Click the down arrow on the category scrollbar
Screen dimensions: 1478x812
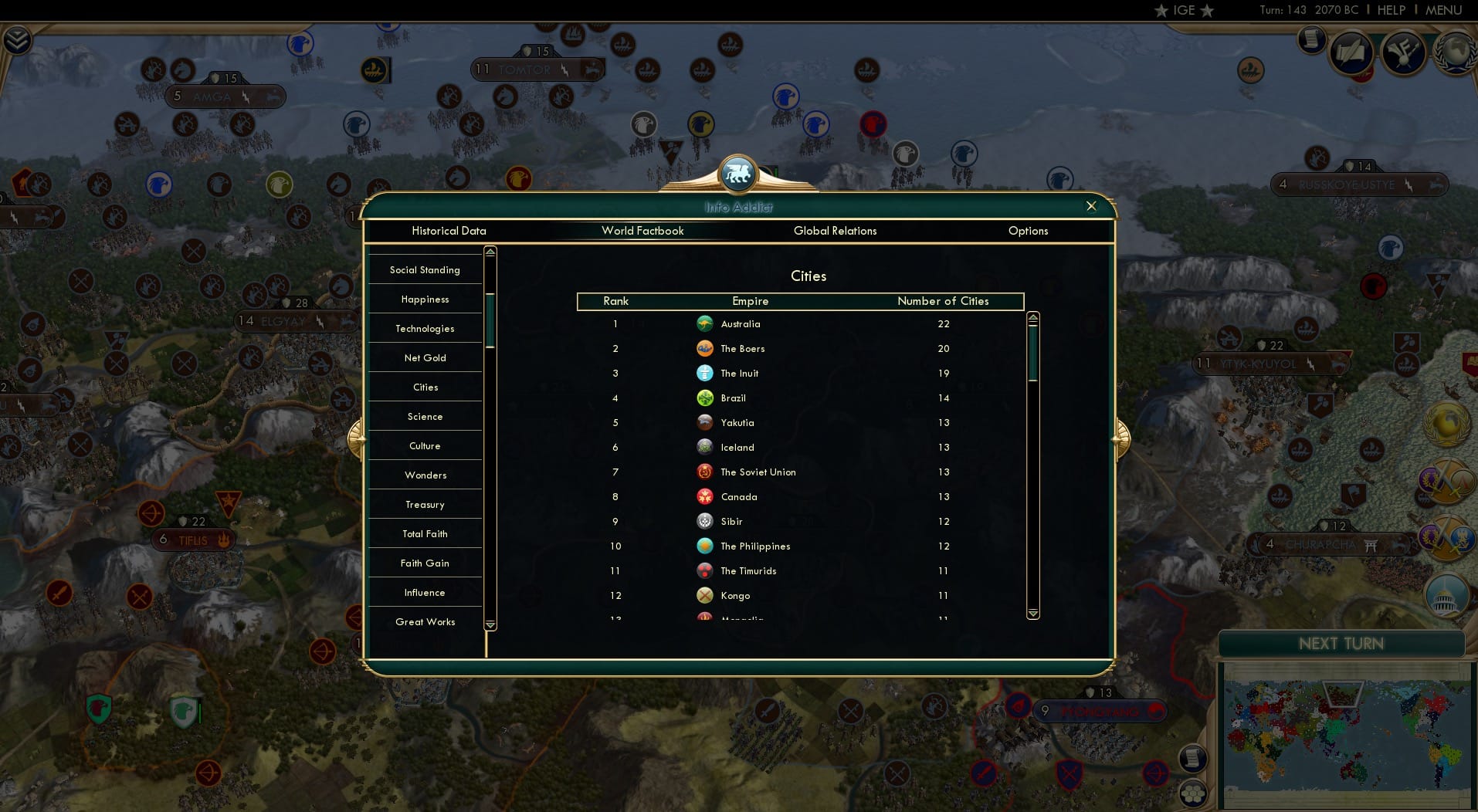(490, 625)
